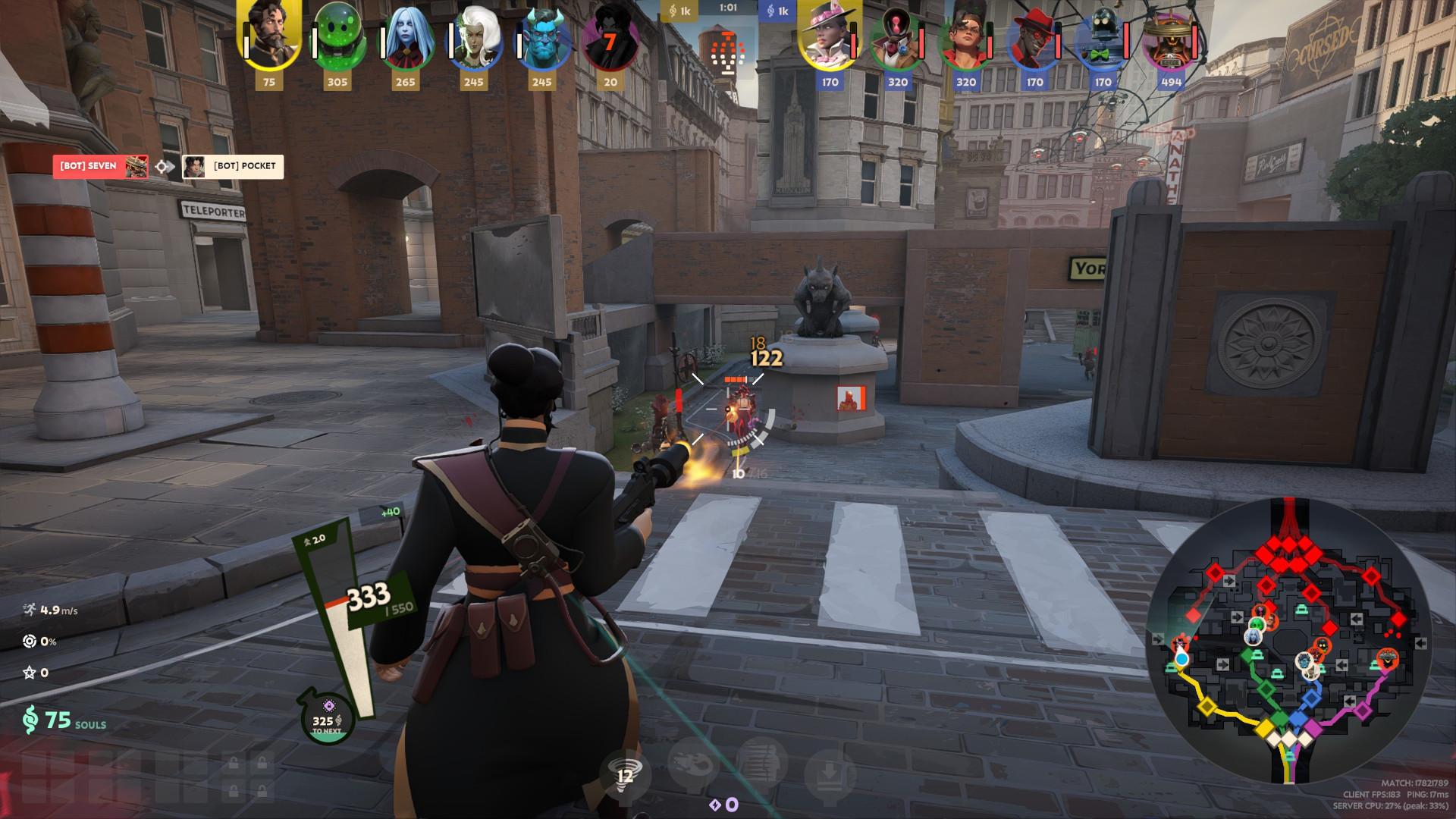
Task: Choose the enemy with the pink hat
Action: pos(830,38)
